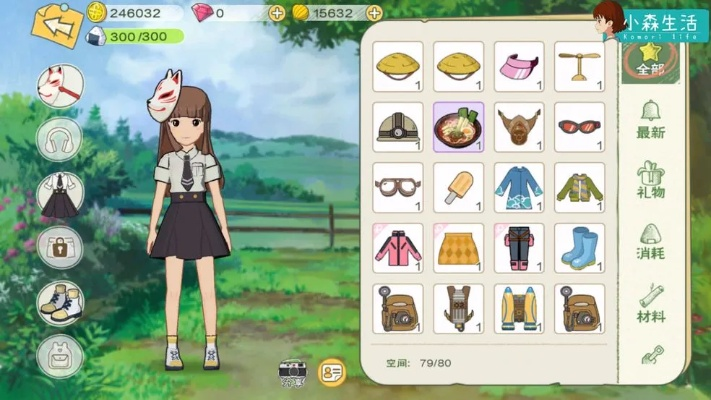The image size is (711, 400).
Task: Switch to the 礼物 gifts tab
Action: (x=651, y=180)
